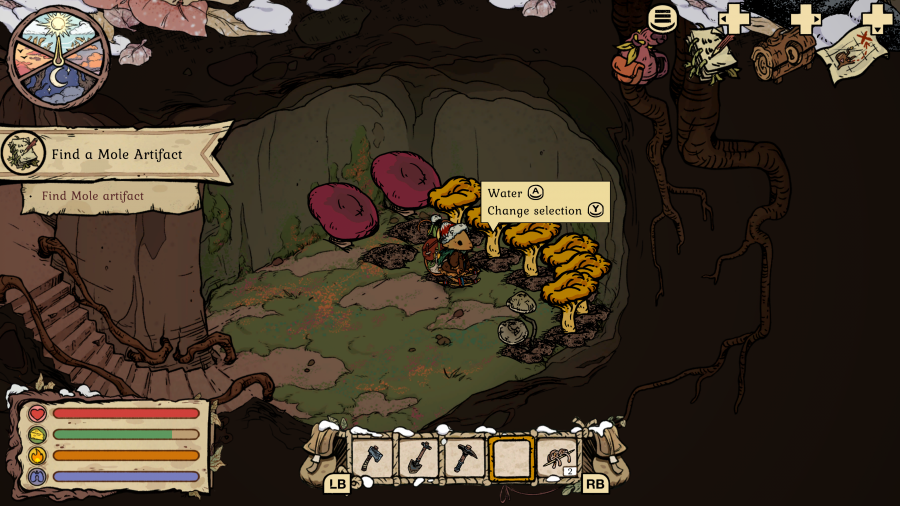Screen dimensions: 900x506
Task: Open the journal notebook with quill
Action: point(711,54)
